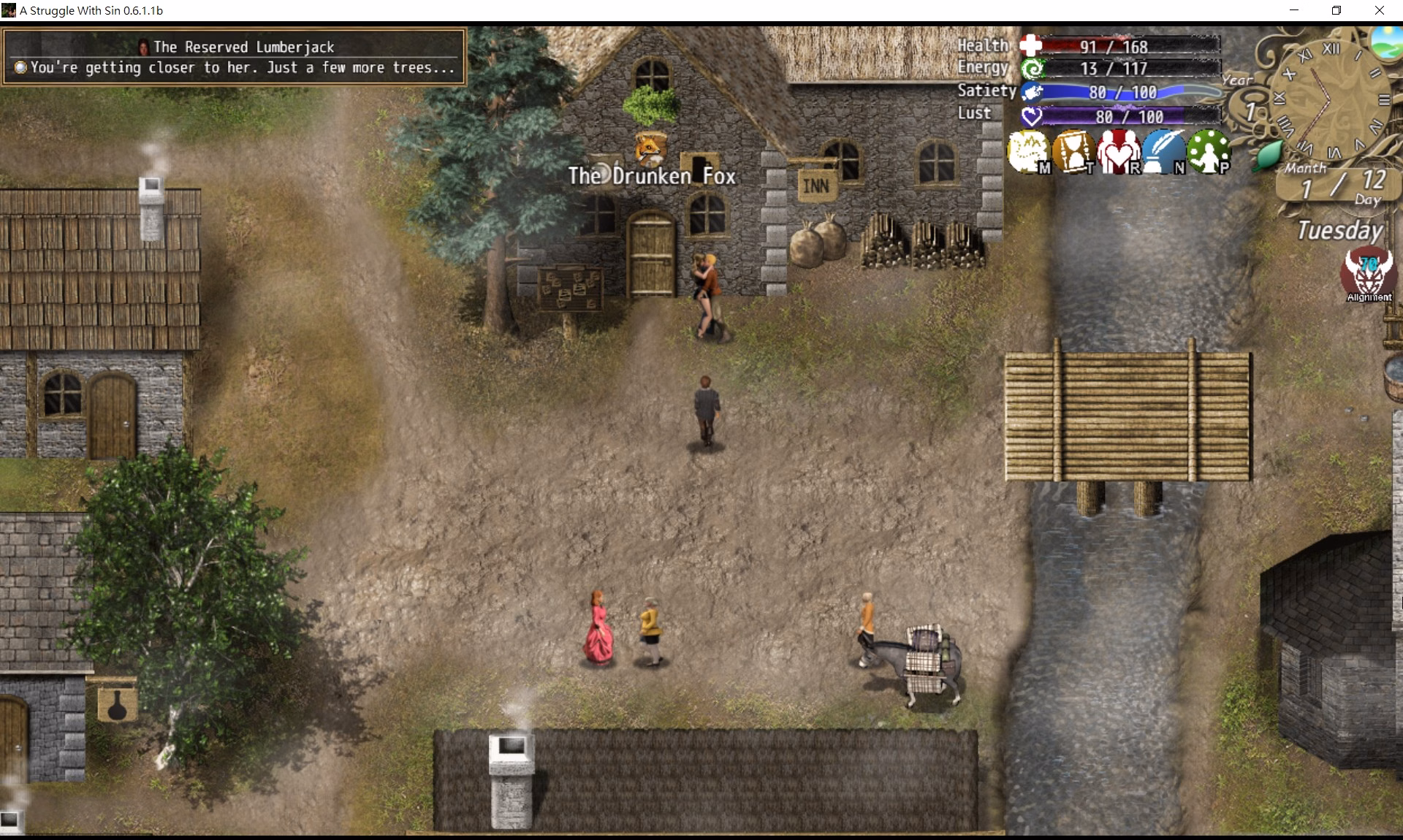
Task: Select the green juggler icon marked P
Action: [x=1208, y=151]
